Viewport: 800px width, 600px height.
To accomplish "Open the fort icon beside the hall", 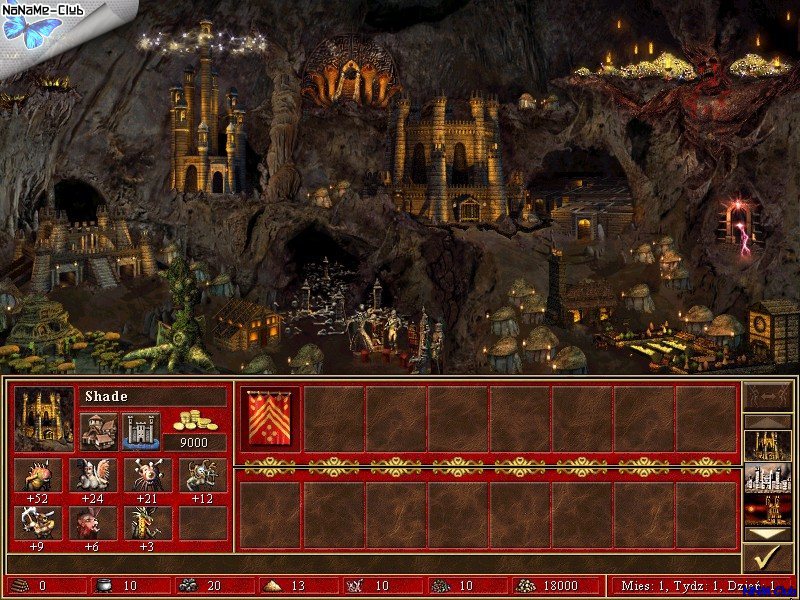I will [141, 431].
